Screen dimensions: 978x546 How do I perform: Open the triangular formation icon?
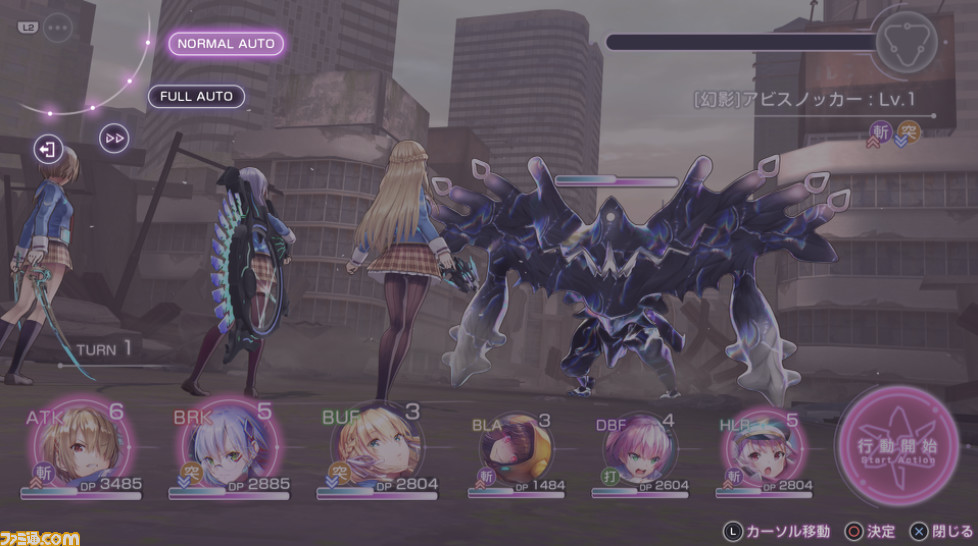coord(904,43)
